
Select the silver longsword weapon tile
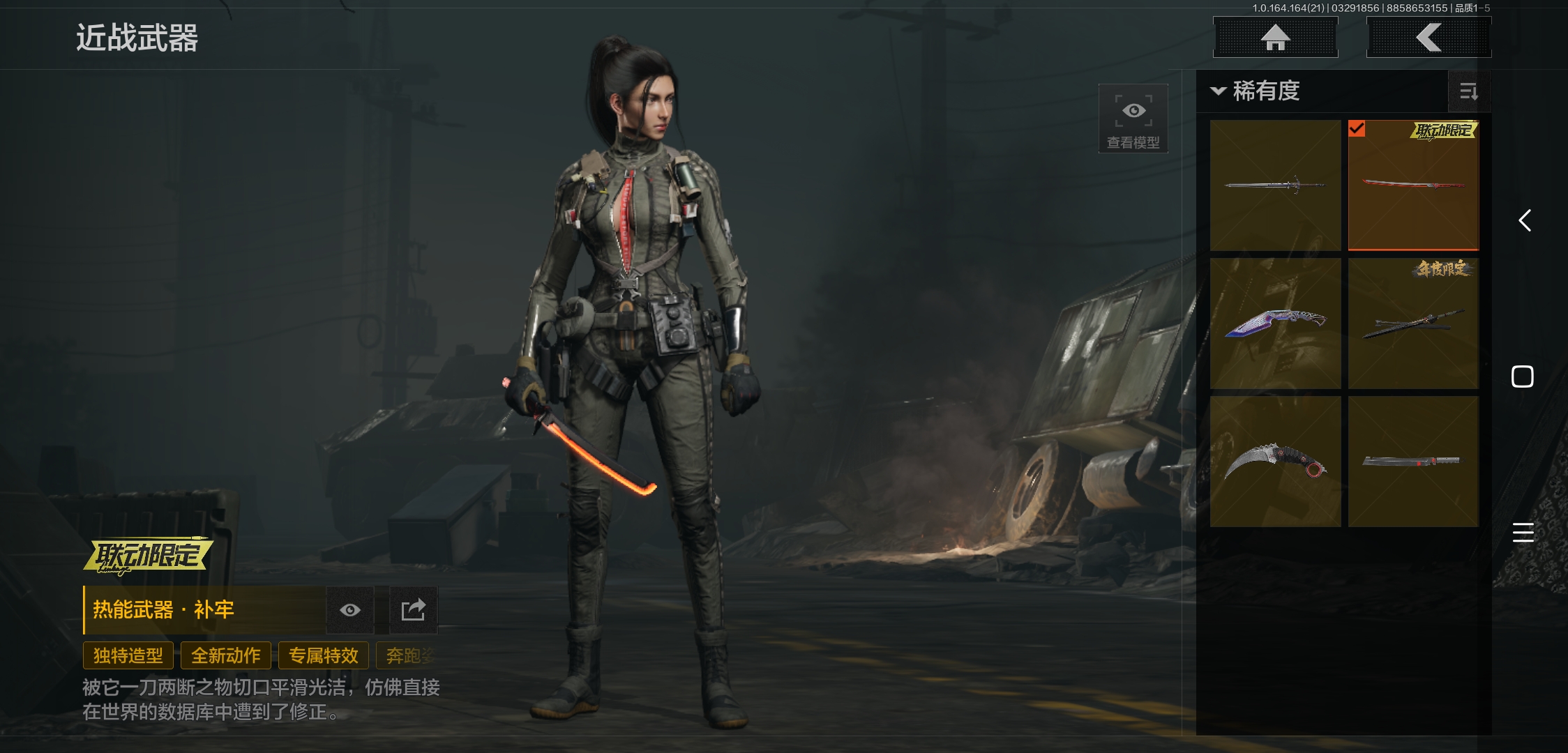pyautogui.click(x=1275, y=185)
